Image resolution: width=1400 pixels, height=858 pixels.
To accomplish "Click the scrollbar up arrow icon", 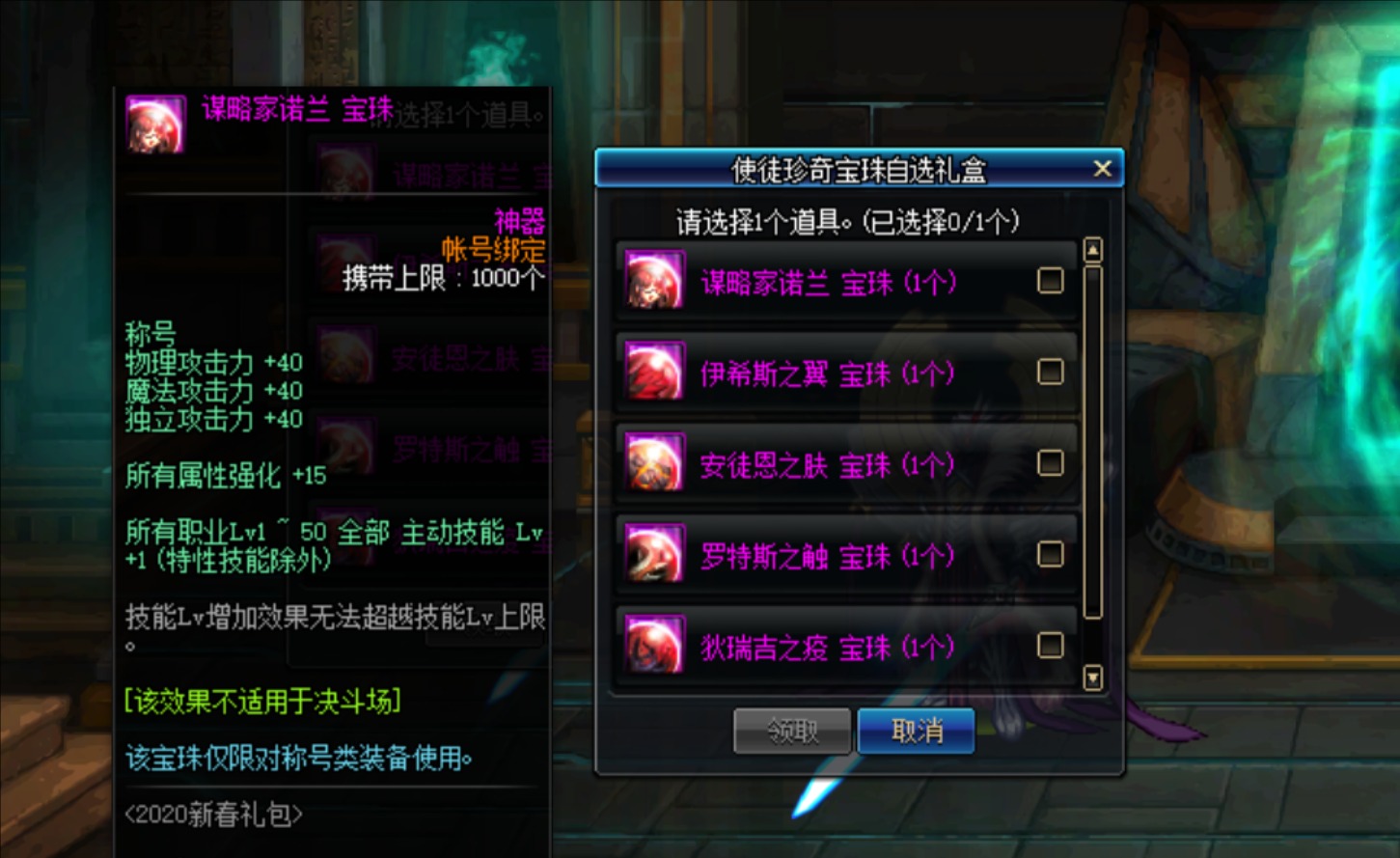I will (1093, 249).
